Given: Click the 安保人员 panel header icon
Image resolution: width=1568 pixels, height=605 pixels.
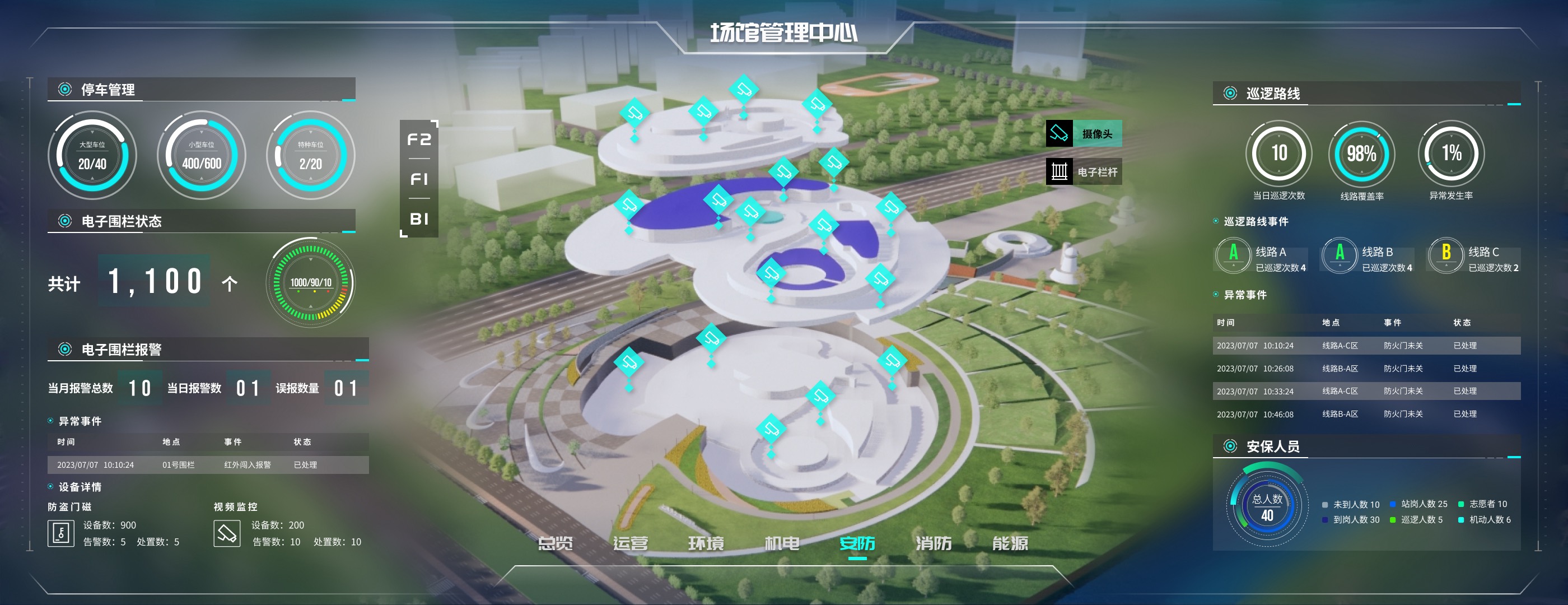Looking at the screenshot, I should pyautogui.click(x=1231, y=446).
